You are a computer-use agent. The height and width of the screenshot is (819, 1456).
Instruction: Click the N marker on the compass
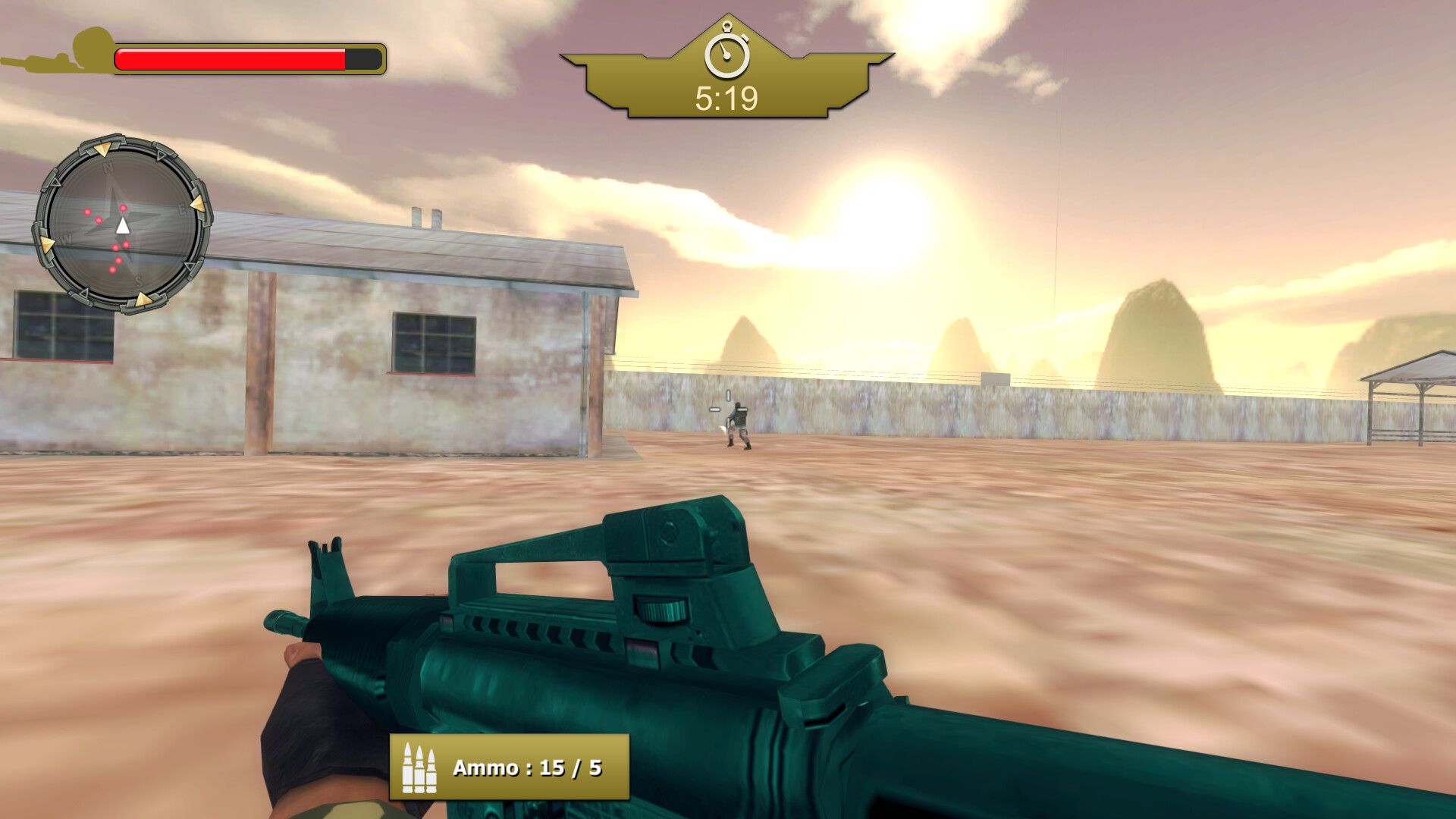[x=108, y=168]
